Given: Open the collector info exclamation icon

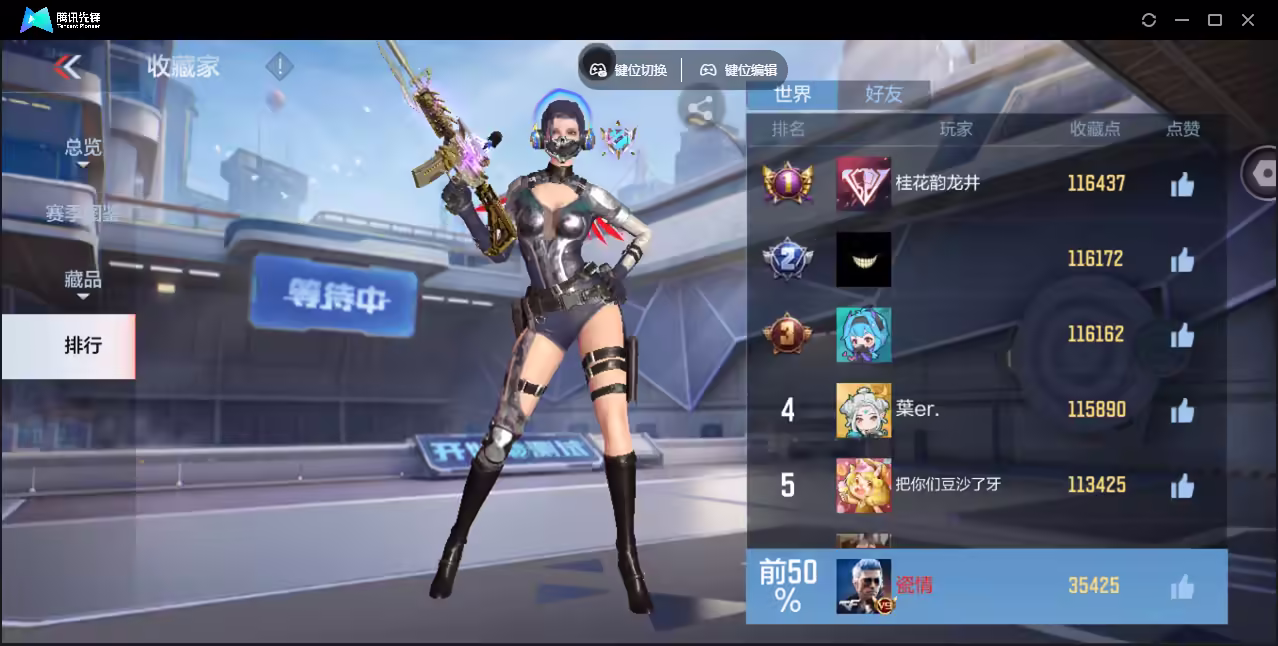Looking at the screenshot, I should tap(279, 67).
